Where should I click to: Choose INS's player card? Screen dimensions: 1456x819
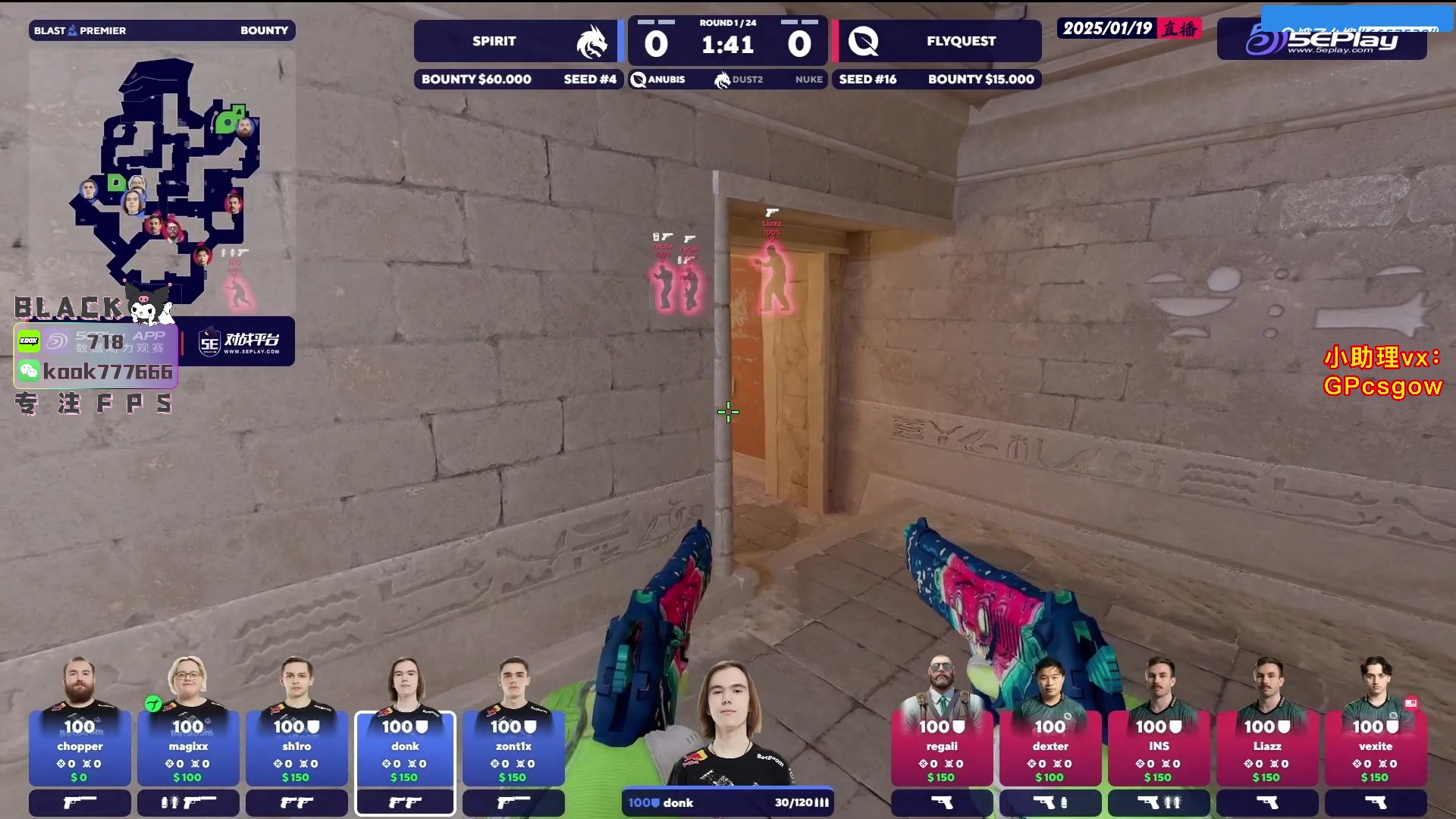(1159, 748)
